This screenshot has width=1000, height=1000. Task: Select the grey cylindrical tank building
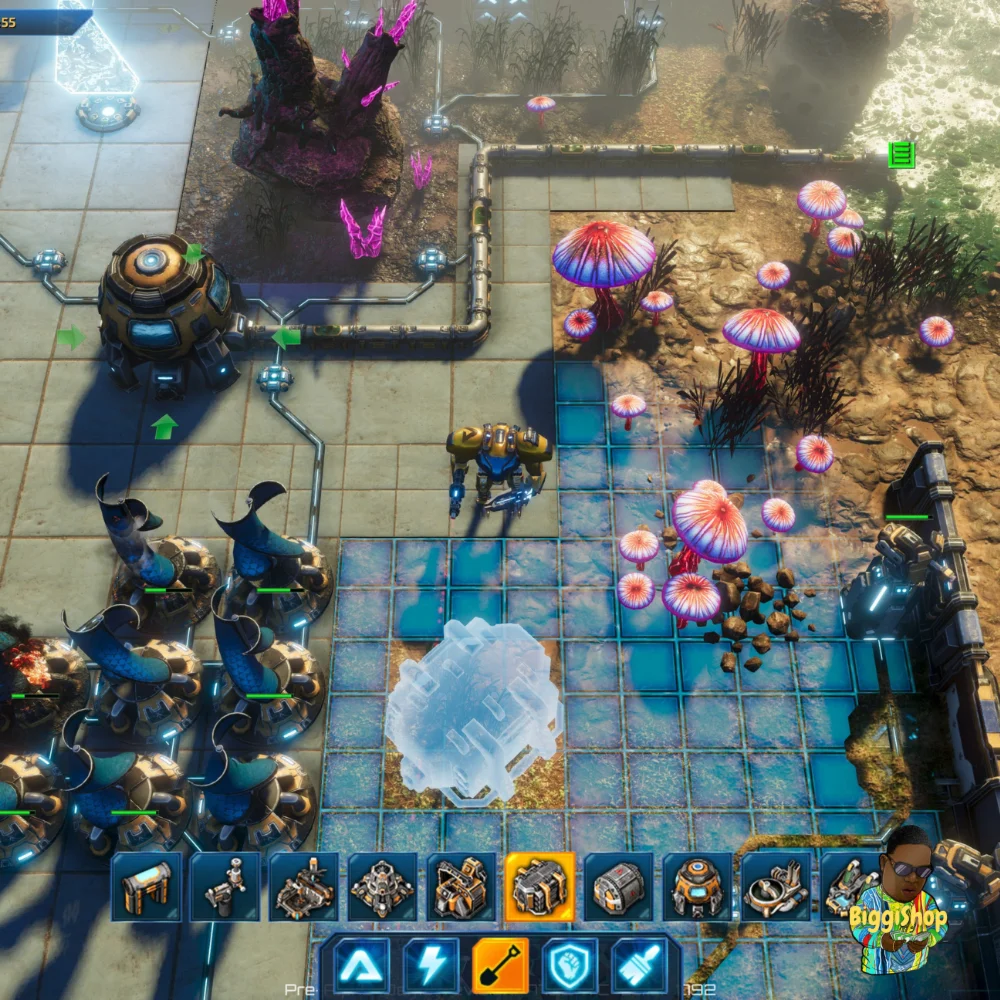[619, 886]
